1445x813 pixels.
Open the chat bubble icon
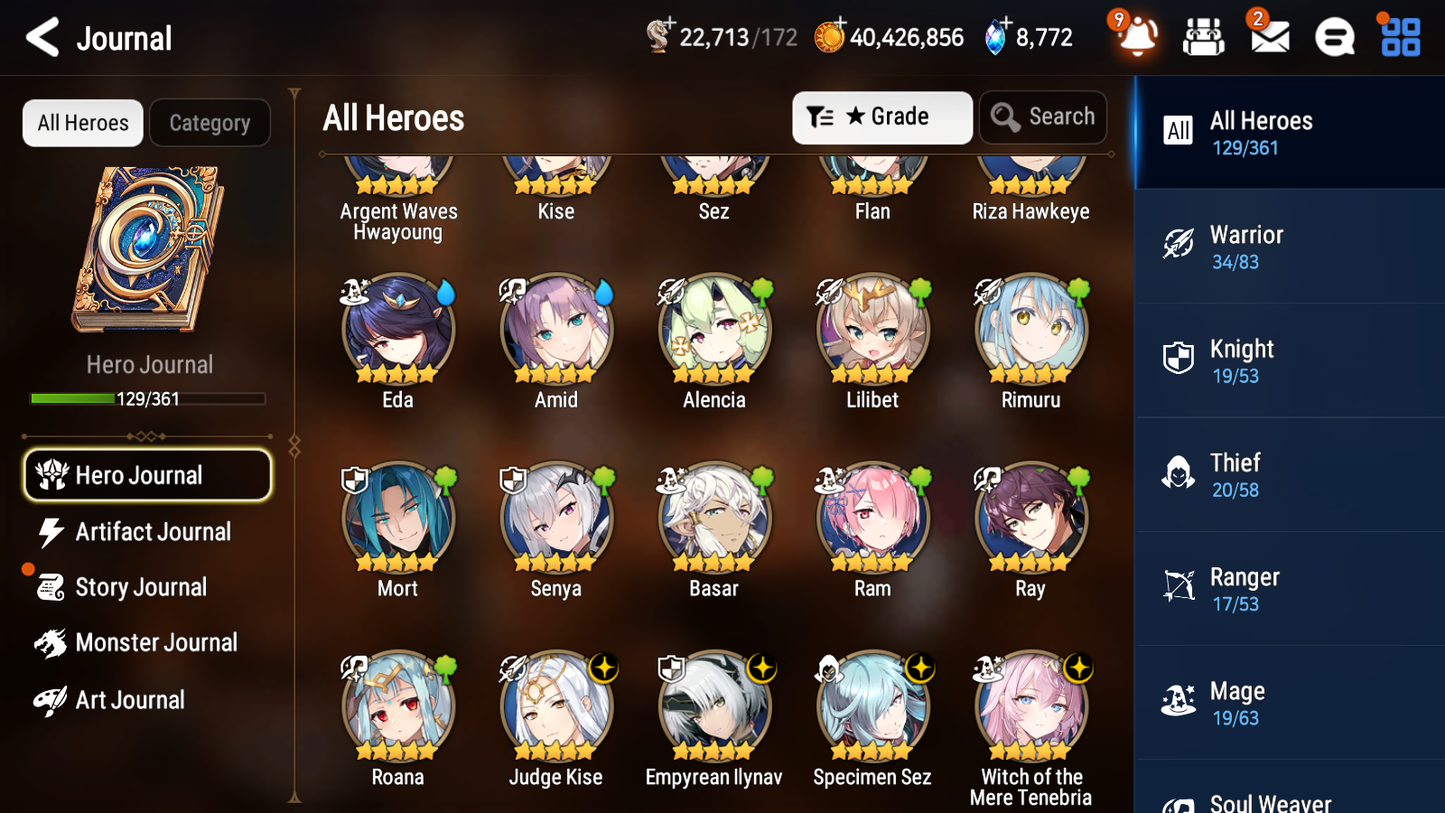(x=1334, y=37)
